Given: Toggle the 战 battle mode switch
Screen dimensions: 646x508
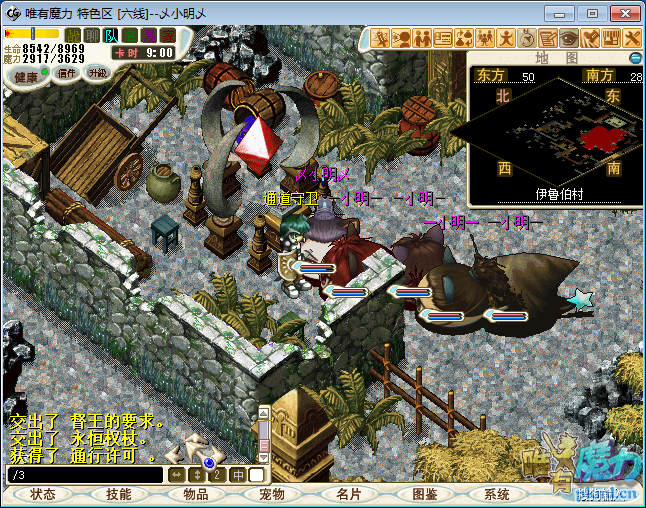Looking at the screenshot, I should pyautogui.click(x=73, y=35).
